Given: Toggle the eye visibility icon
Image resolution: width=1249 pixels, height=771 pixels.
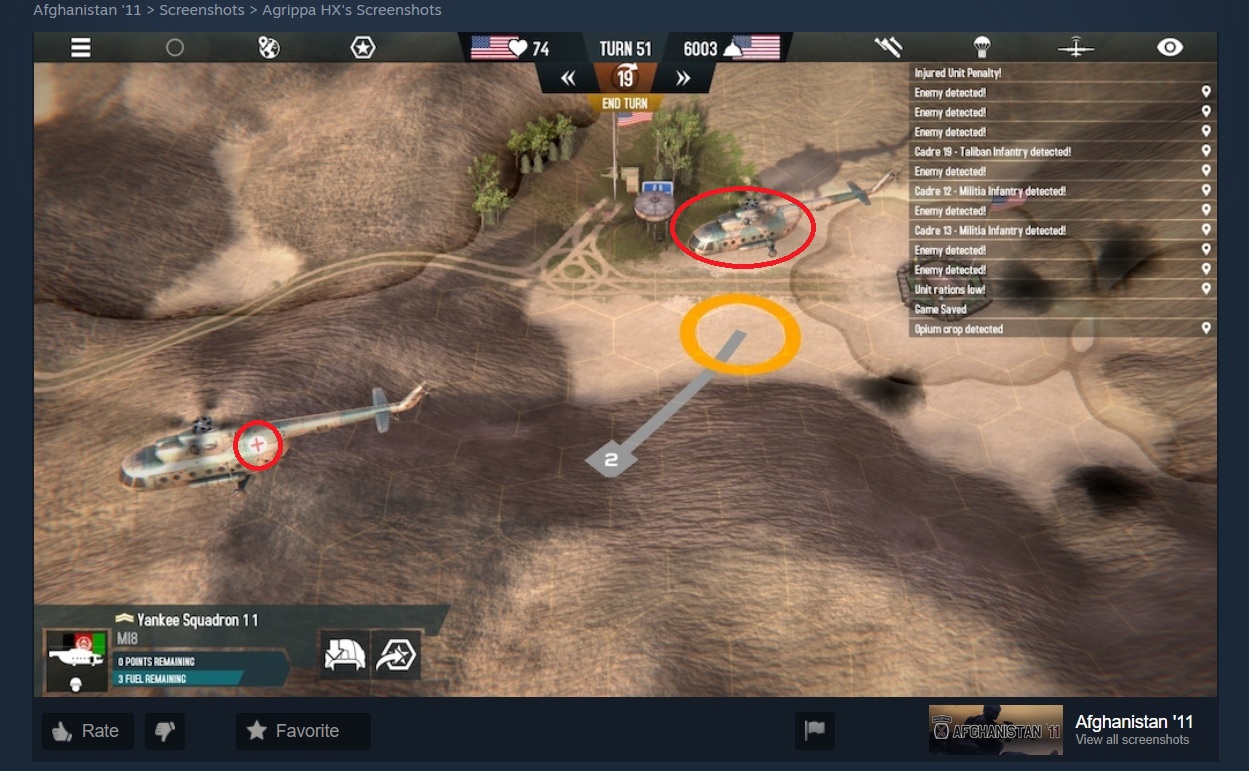Looking at the screenshot, I should point(1170,47).
